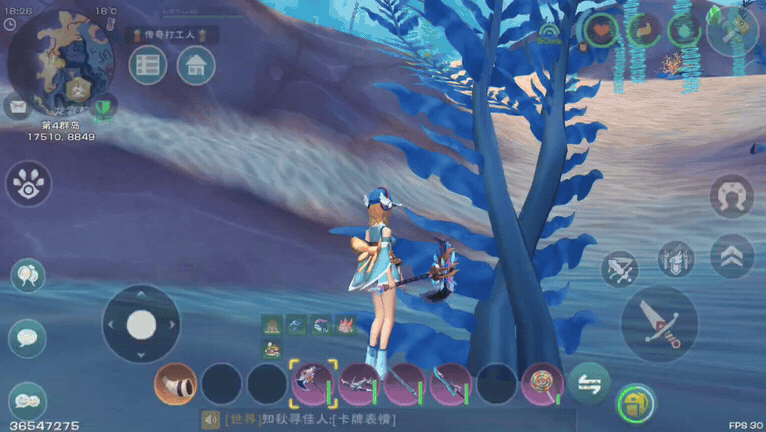Tap the horseshoe mount button
The width and height of the screenshot is (766, 432).
[732, 196]
